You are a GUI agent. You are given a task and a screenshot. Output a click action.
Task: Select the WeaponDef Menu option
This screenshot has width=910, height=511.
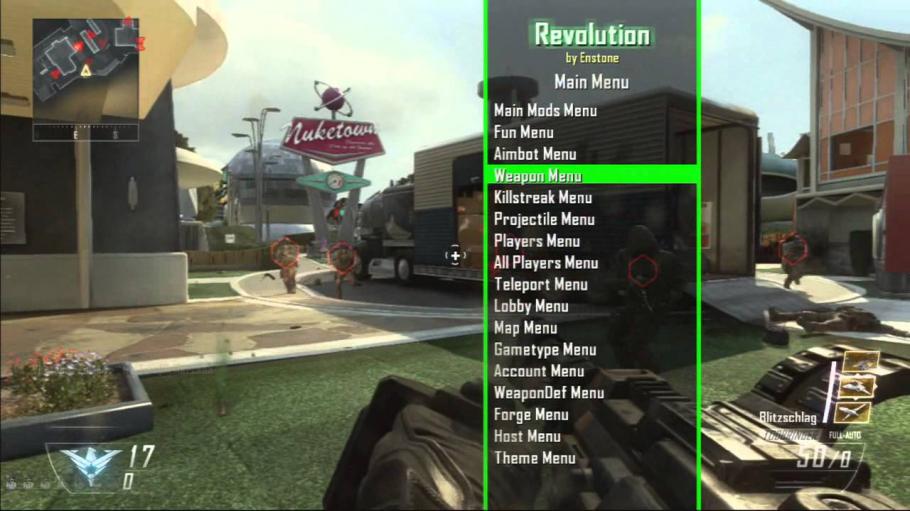pyautogui.click(x=549, y=393)
